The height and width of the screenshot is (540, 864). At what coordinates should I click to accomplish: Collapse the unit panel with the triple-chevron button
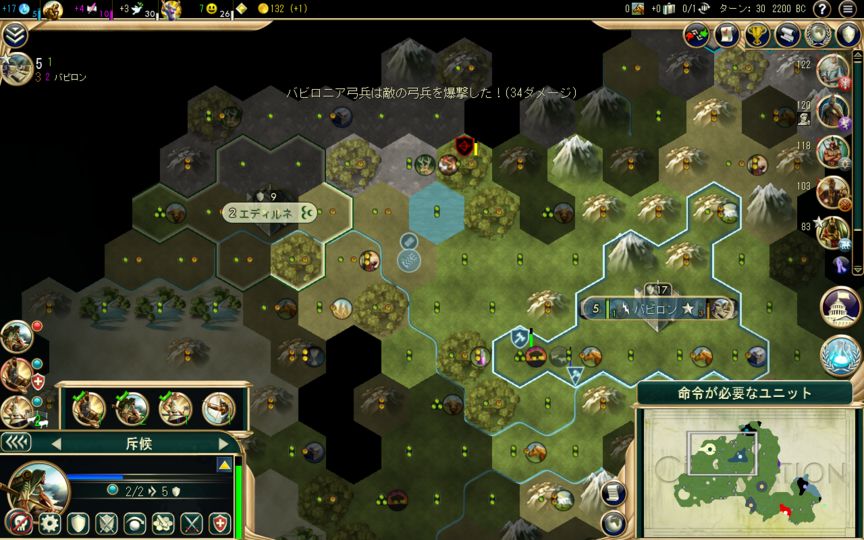[16, 442]
